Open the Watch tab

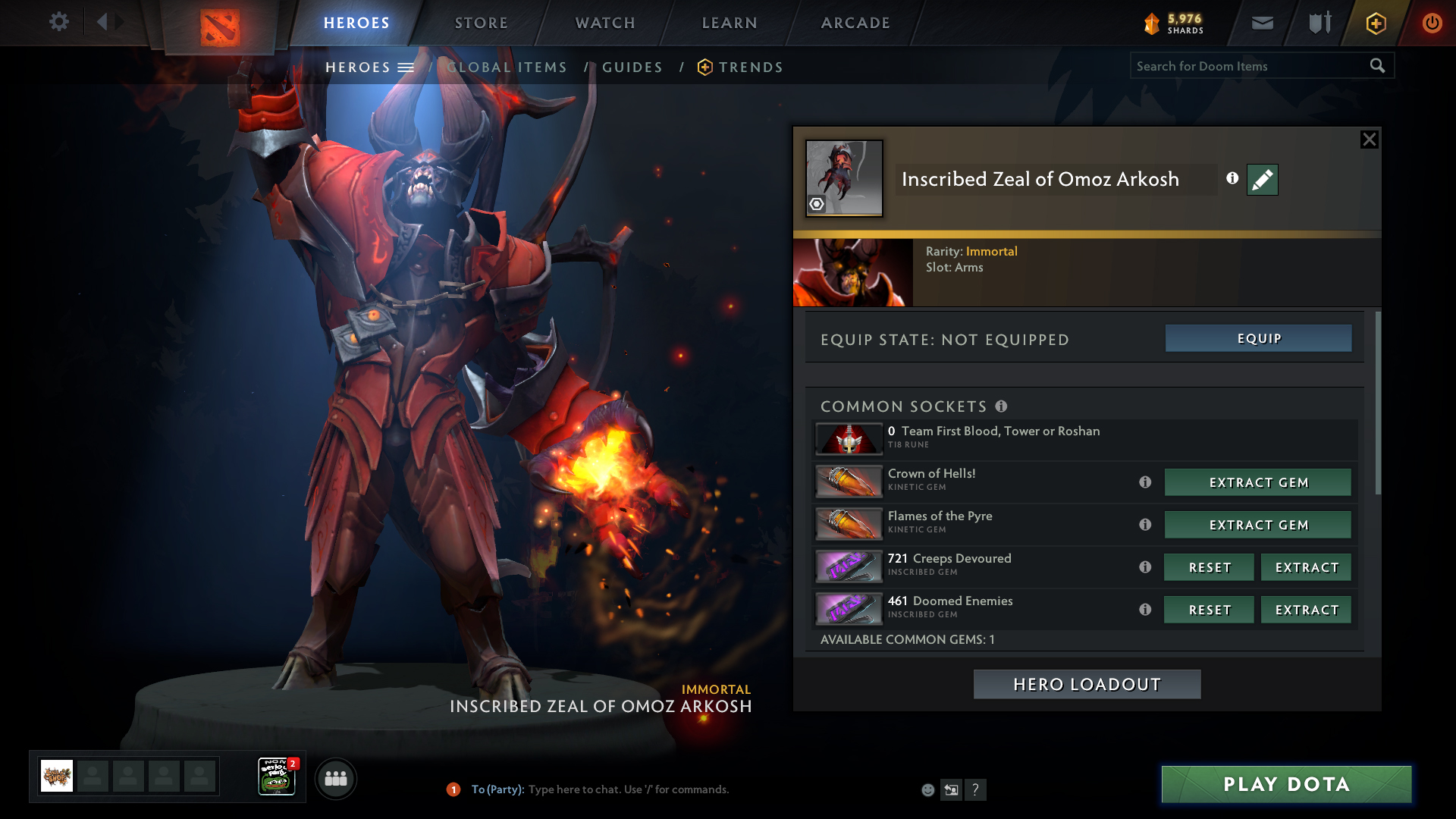605,23
